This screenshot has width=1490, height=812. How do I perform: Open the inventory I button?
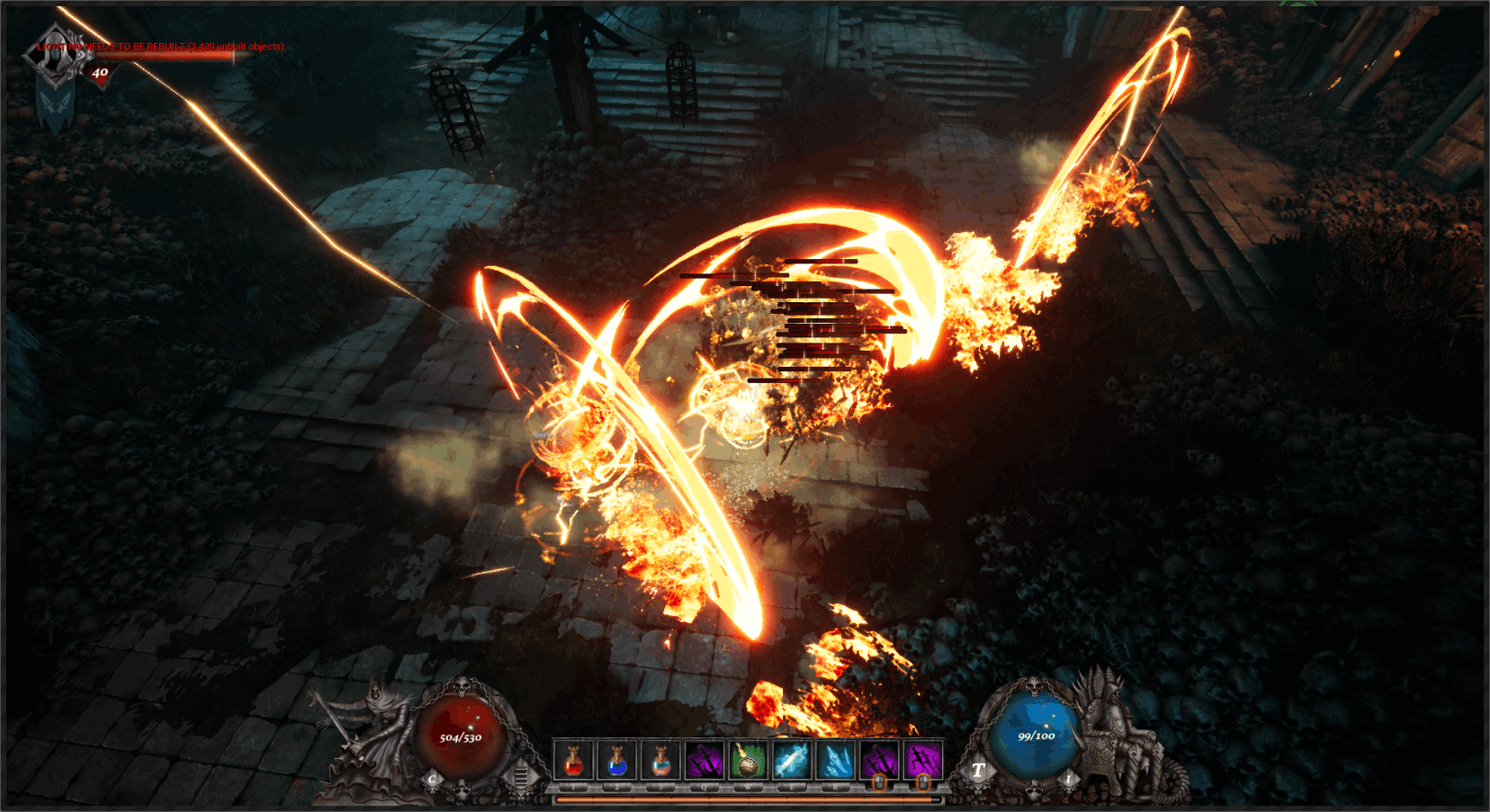pos(1069,779)
